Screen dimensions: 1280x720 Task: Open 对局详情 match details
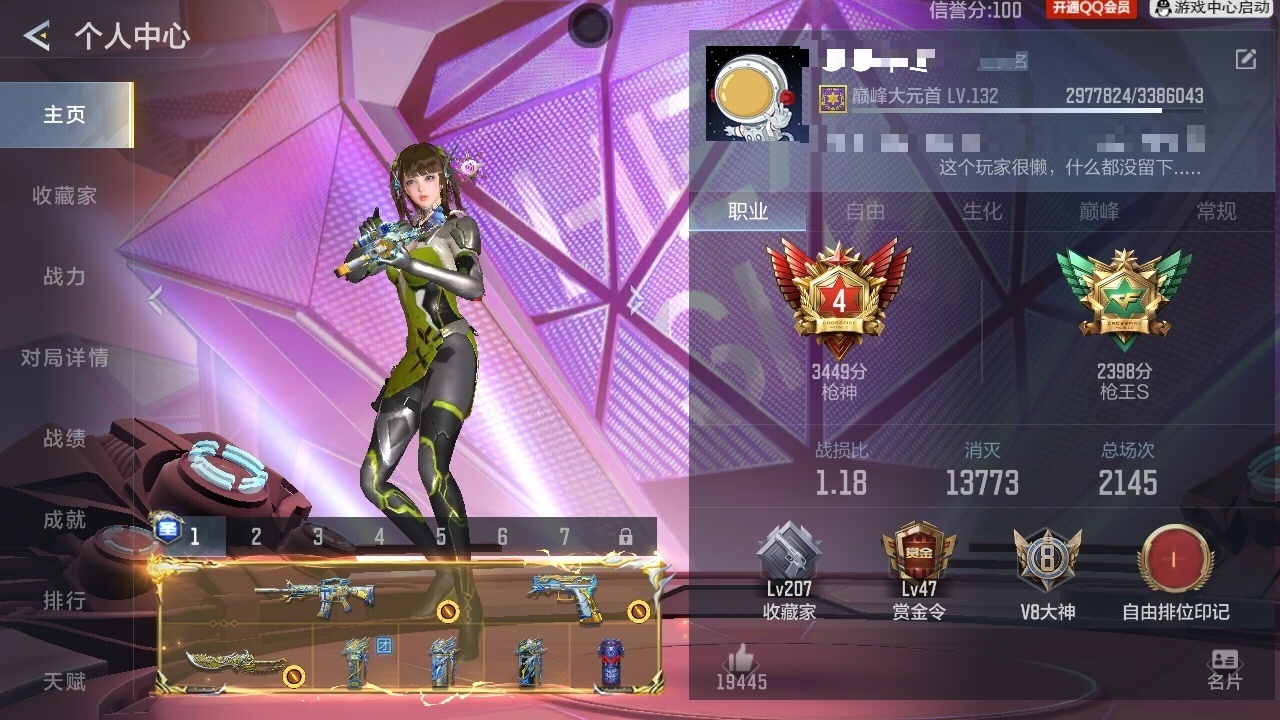65,358
